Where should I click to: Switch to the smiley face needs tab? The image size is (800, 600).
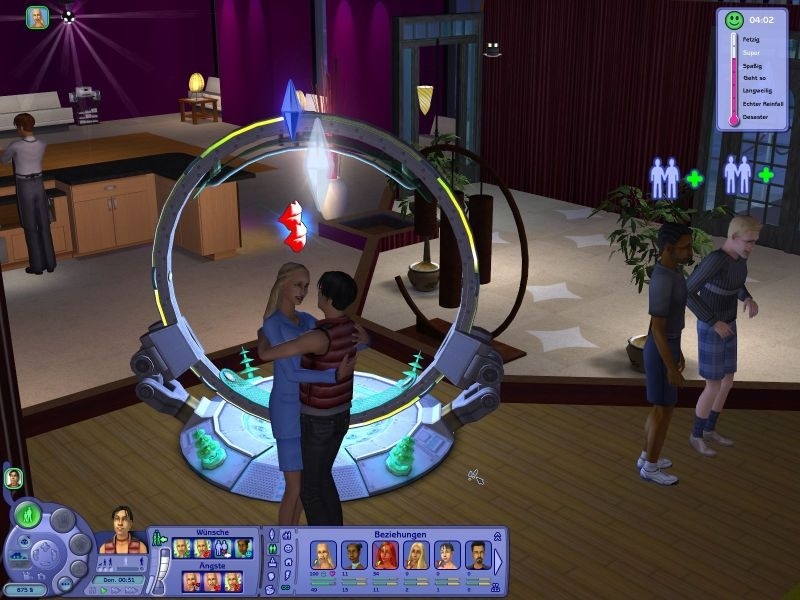point(287,548)
